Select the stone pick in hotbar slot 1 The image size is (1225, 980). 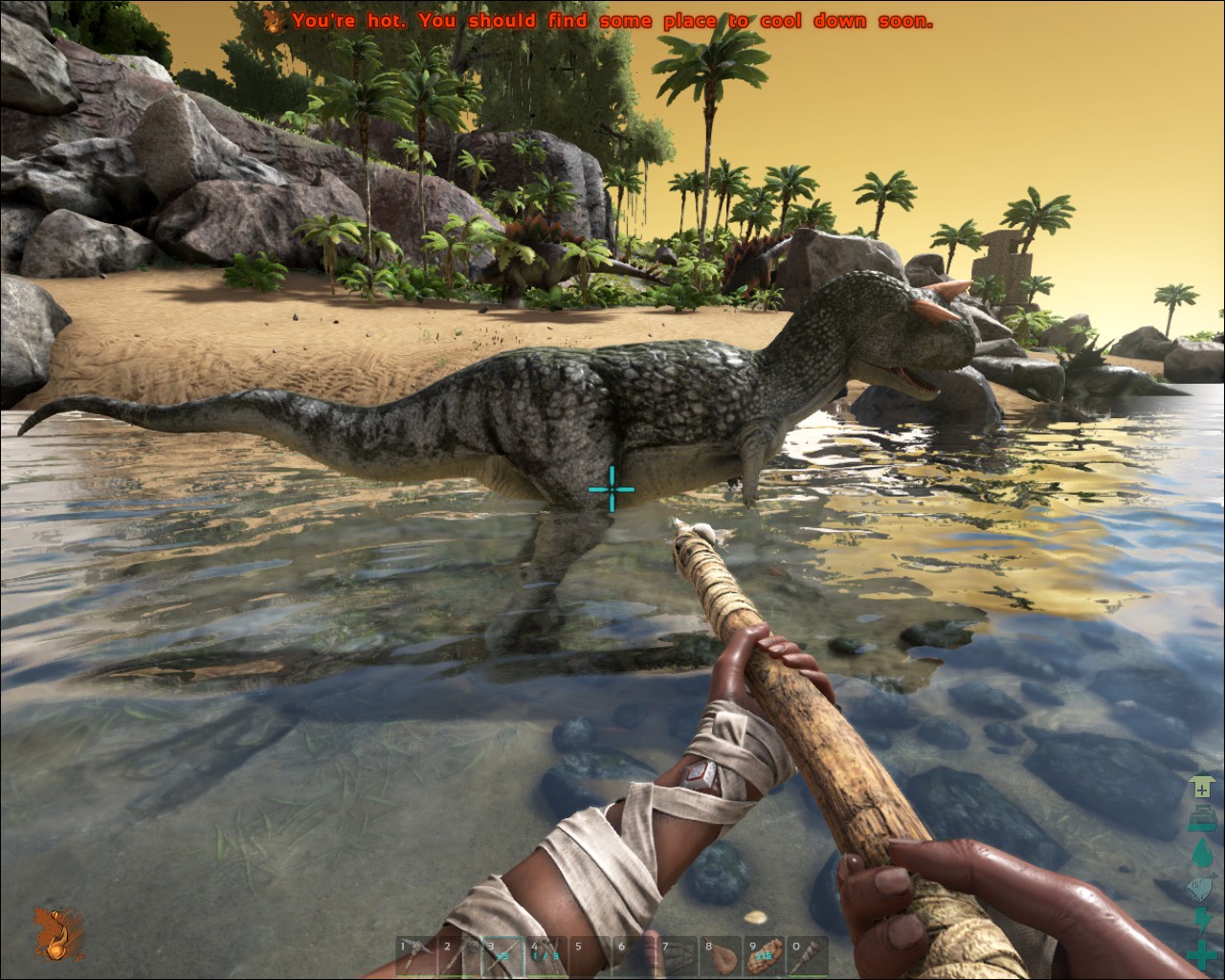[x=415, y=957]
